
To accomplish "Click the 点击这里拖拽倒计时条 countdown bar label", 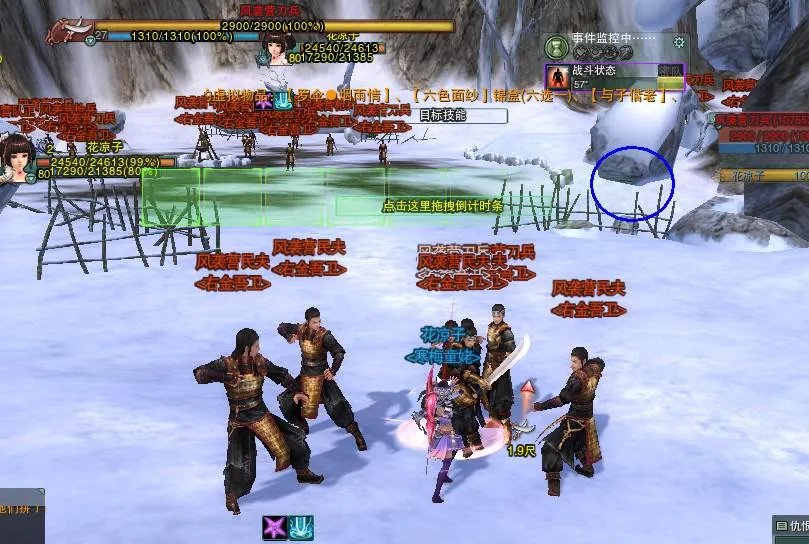I will coord(442,206).
